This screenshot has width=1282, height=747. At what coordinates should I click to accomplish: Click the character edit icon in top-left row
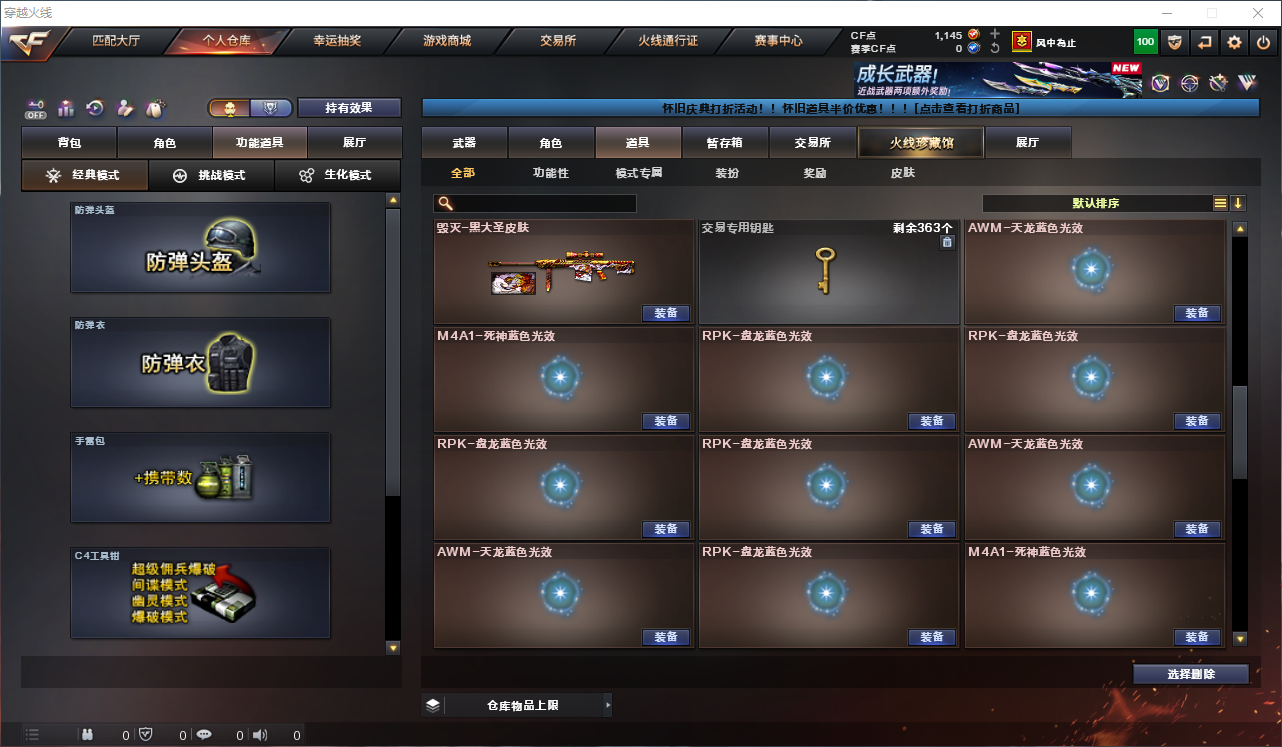124,108
